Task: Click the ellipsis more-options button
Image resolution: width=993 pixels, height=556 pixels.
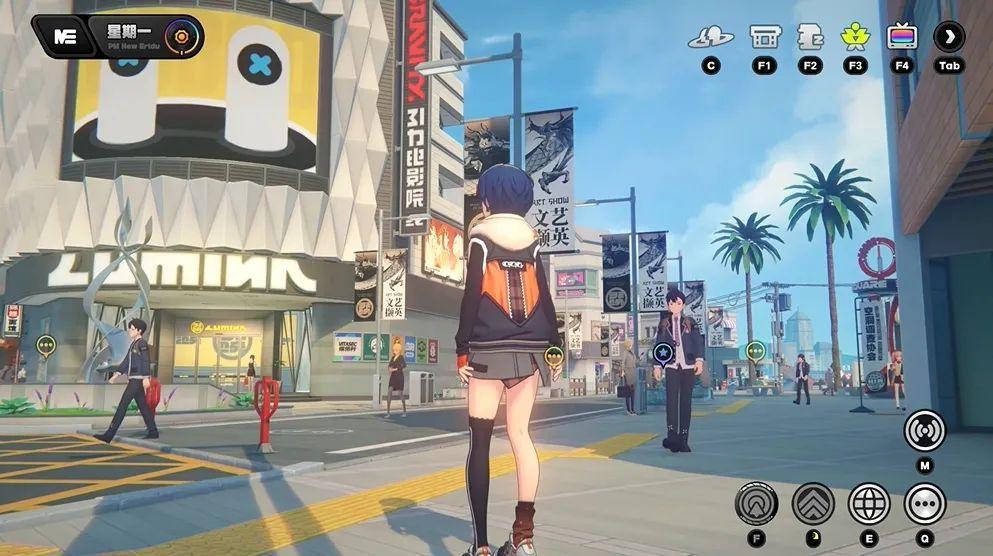Action: [x=925, y=503]
